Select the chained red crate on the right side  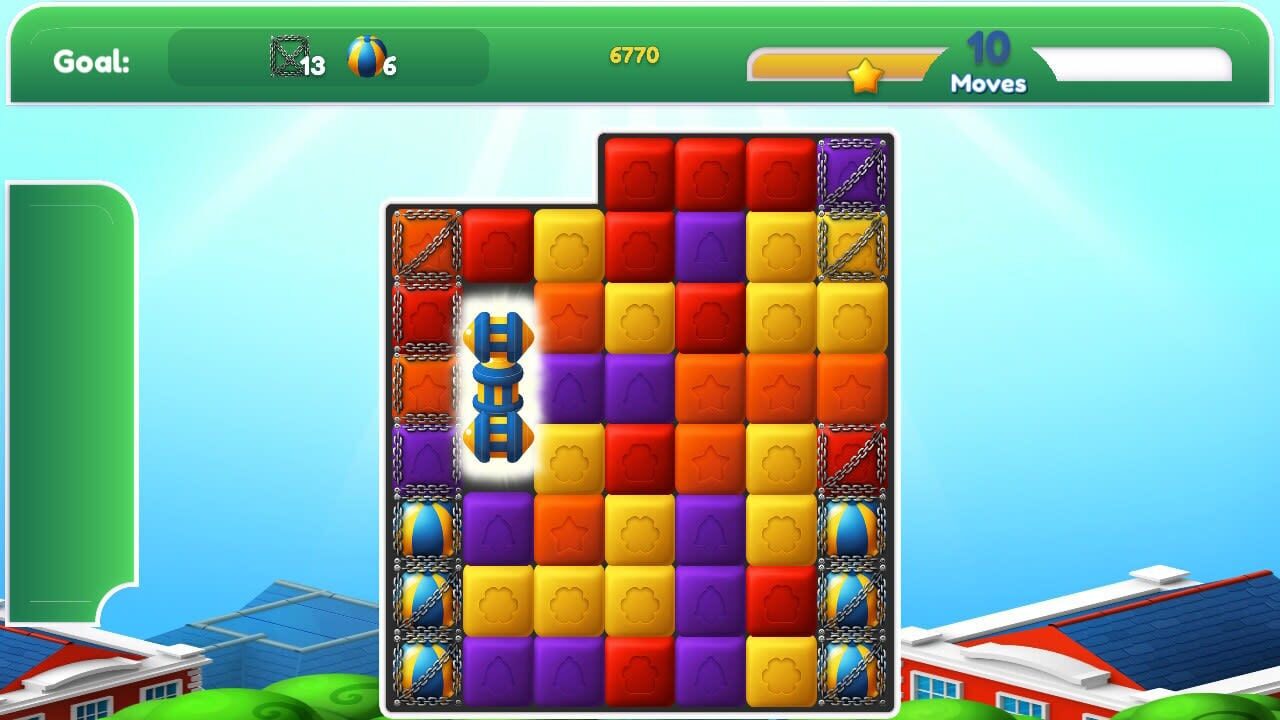click(852, 458)
